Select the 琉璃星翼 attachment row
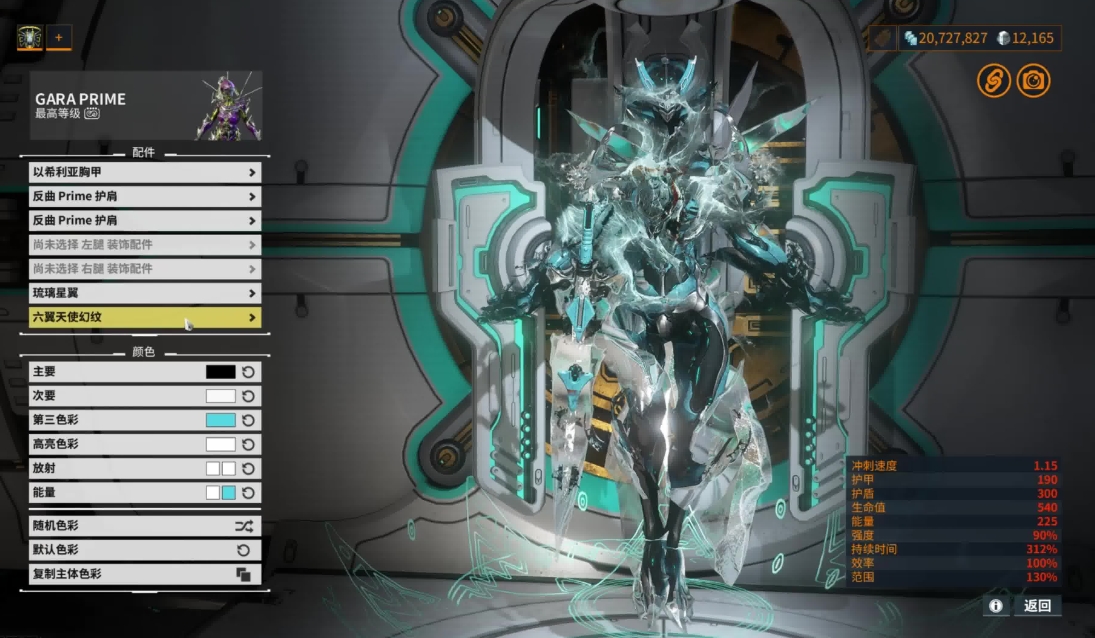This screenshot has width=1095, height=638. click(x=145, y=293)
